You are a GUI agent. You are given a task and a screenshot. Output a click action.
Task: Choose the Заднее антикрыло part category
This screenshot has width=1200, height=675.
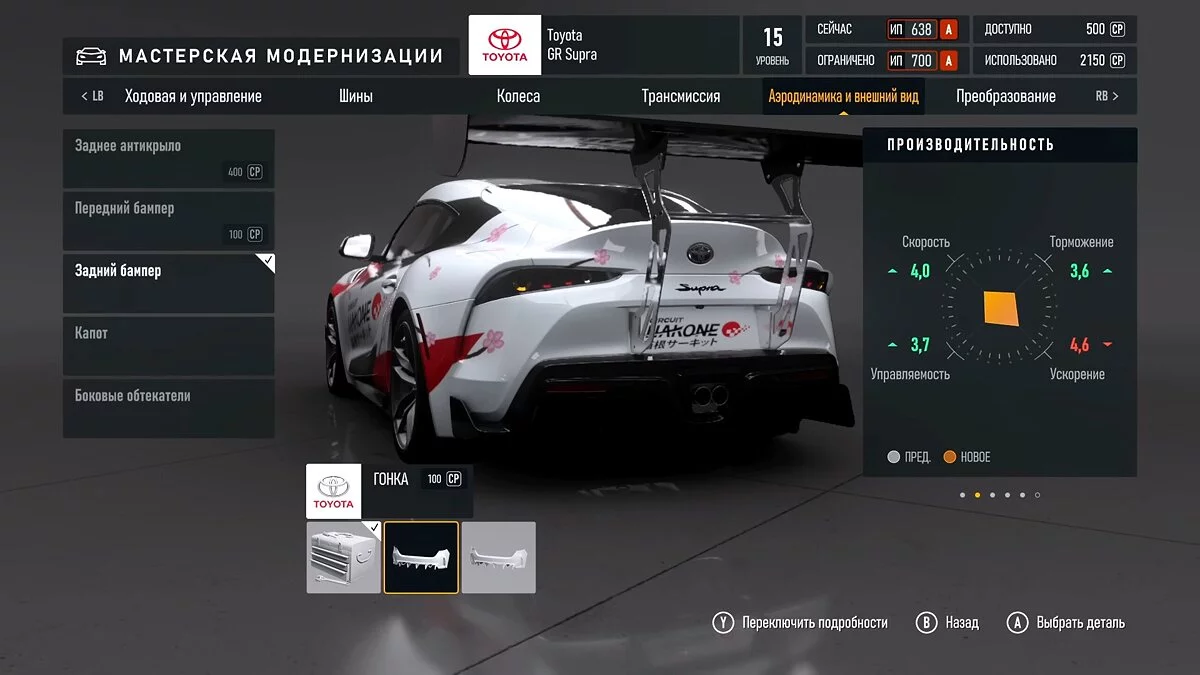[168, 159]
